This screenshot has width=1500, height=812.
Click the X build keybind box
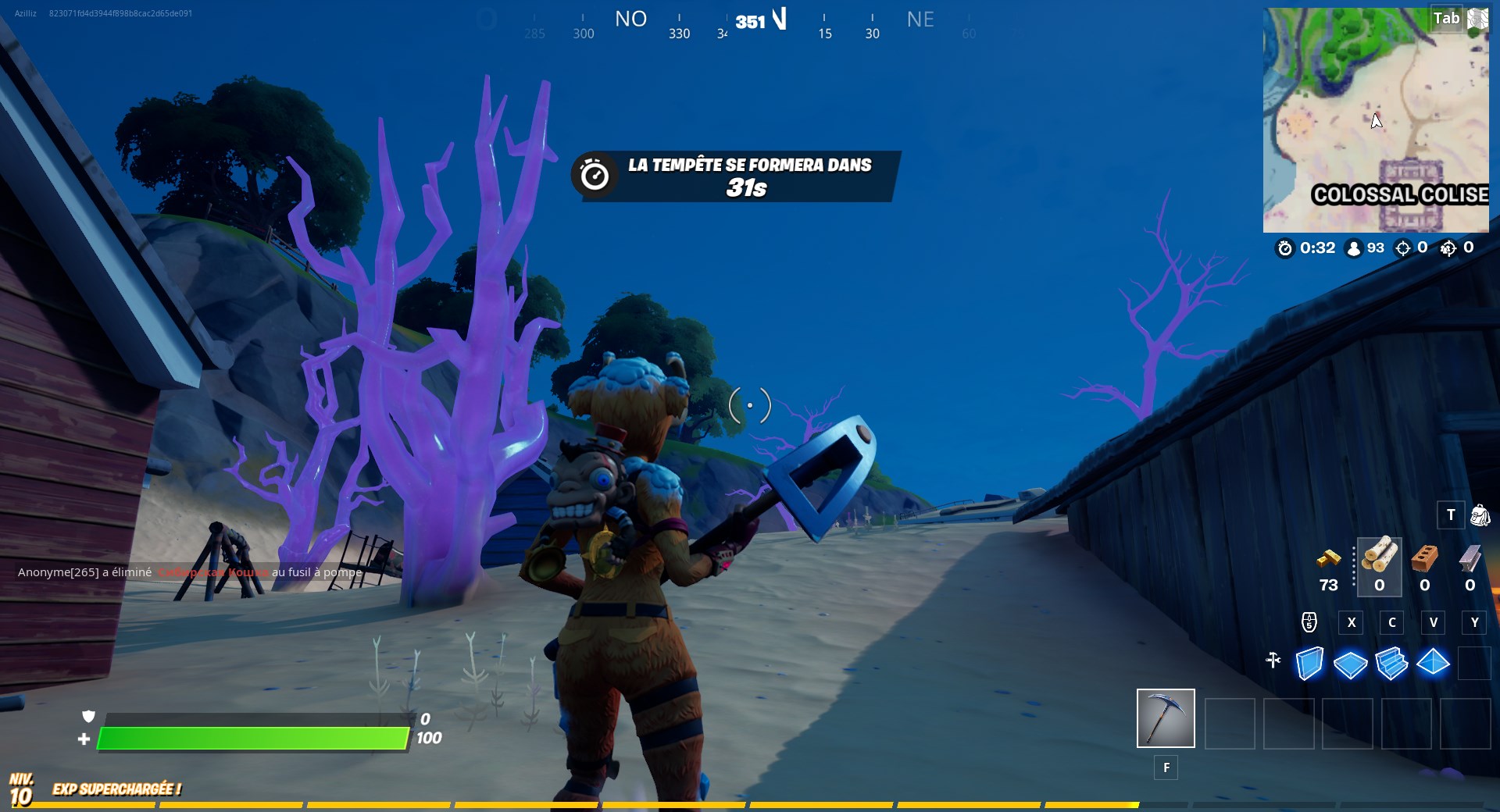1352,623
